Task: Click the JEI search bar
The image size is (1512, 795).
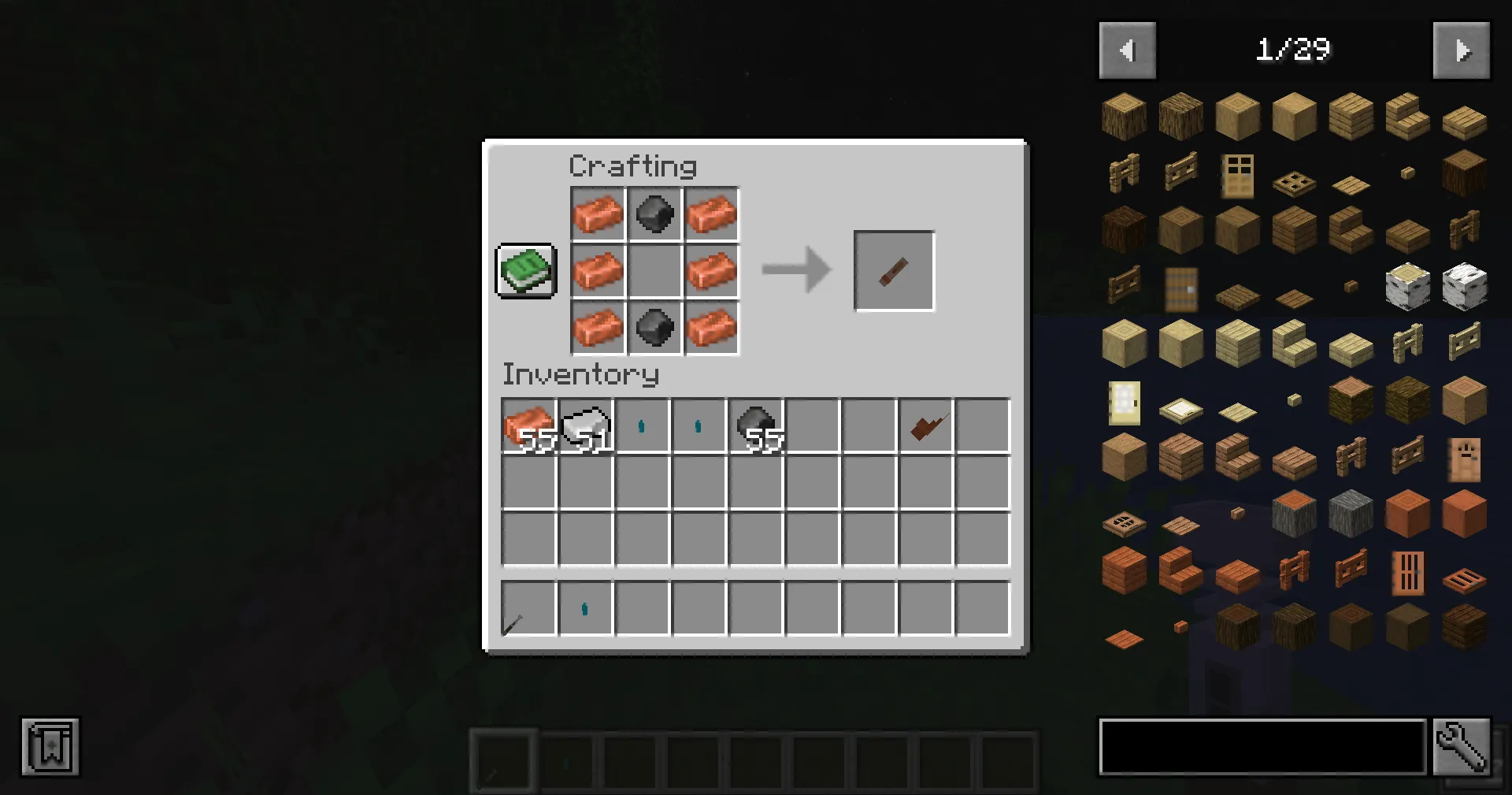Action: 1260,746
